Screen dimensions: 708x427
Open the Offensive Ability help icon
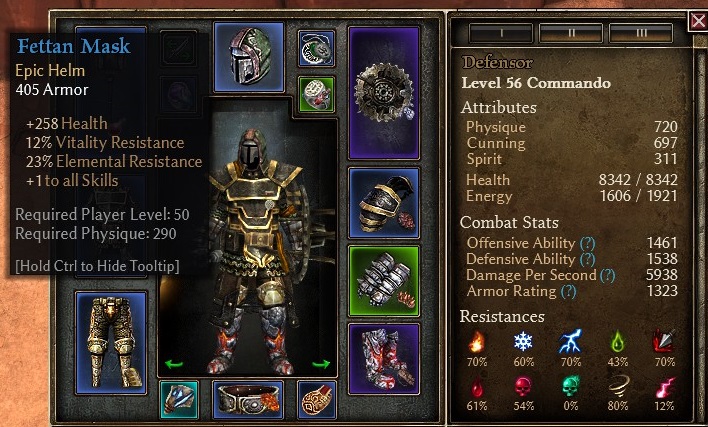(x=587, y=243)
